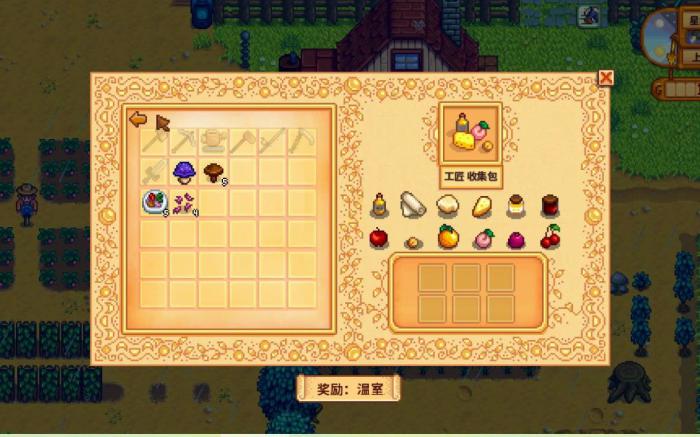Close the bundle menu with the X

point(605,78)
